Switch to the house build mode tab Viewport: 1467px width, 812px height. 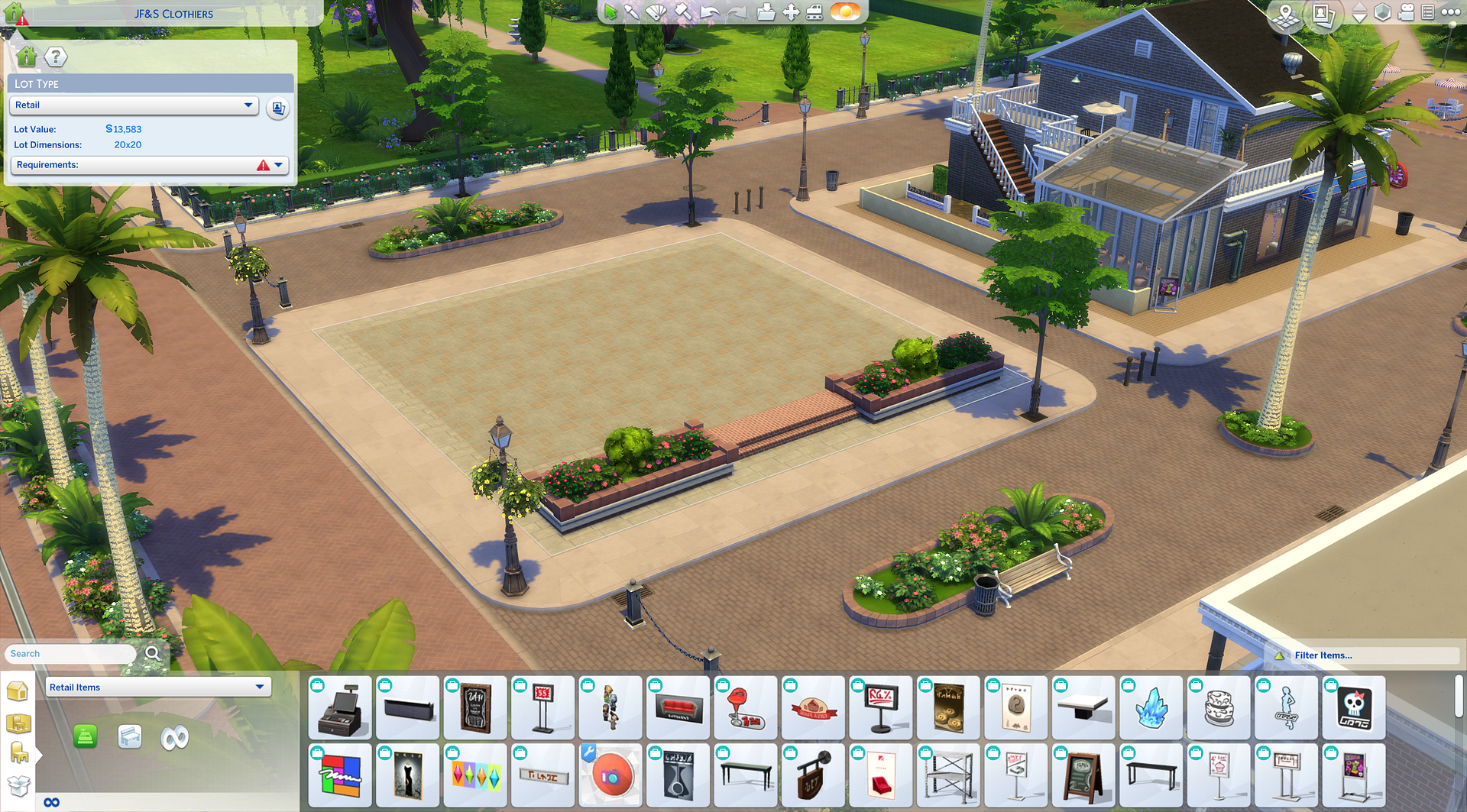pos(17,691)
